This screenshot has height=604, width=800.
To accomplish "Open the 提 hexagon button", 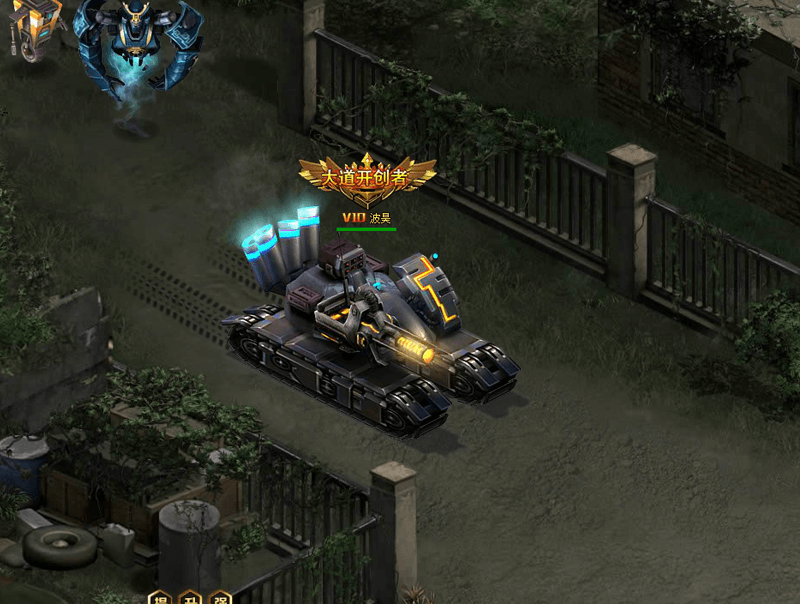I will [160, 599].
